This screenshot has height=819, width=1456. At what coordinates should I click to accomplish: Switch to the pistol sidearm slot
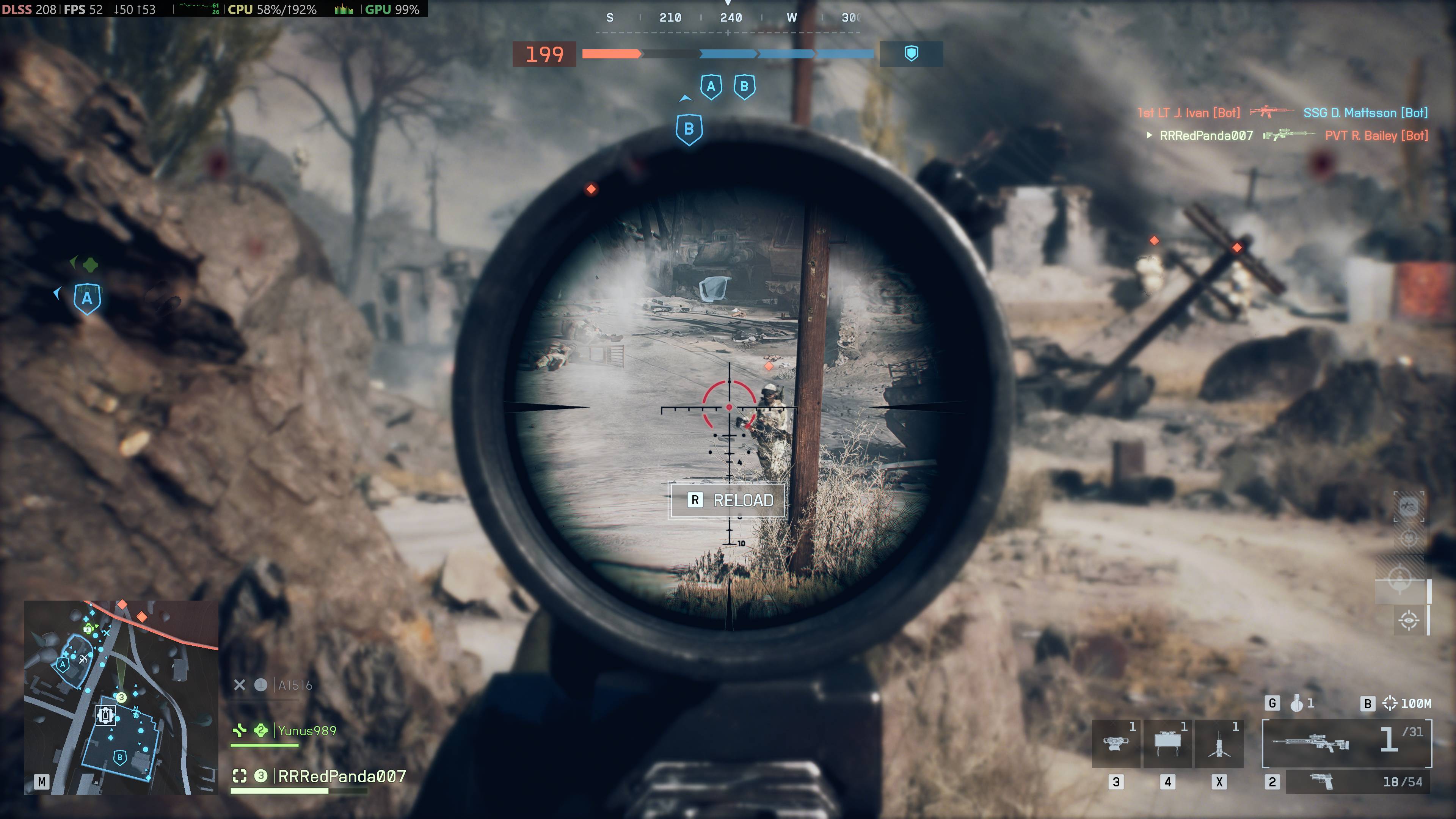coord(1357,782)
